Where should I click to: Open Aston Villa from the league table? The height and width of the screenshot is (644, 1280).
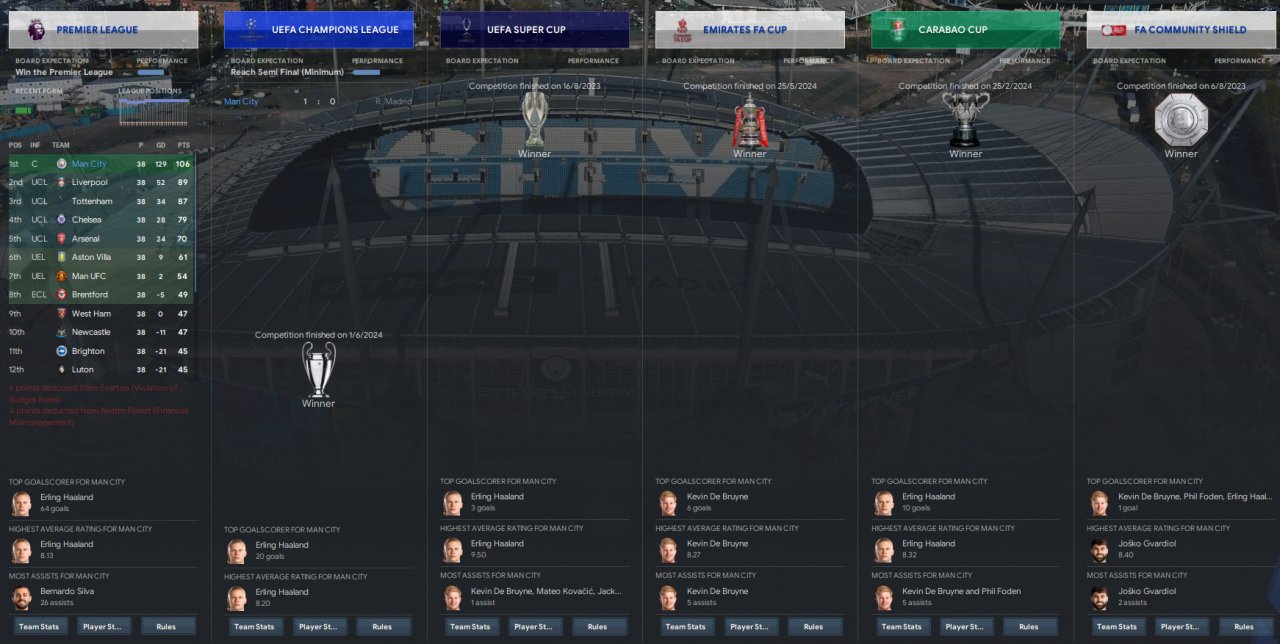(x=91, y=257)
